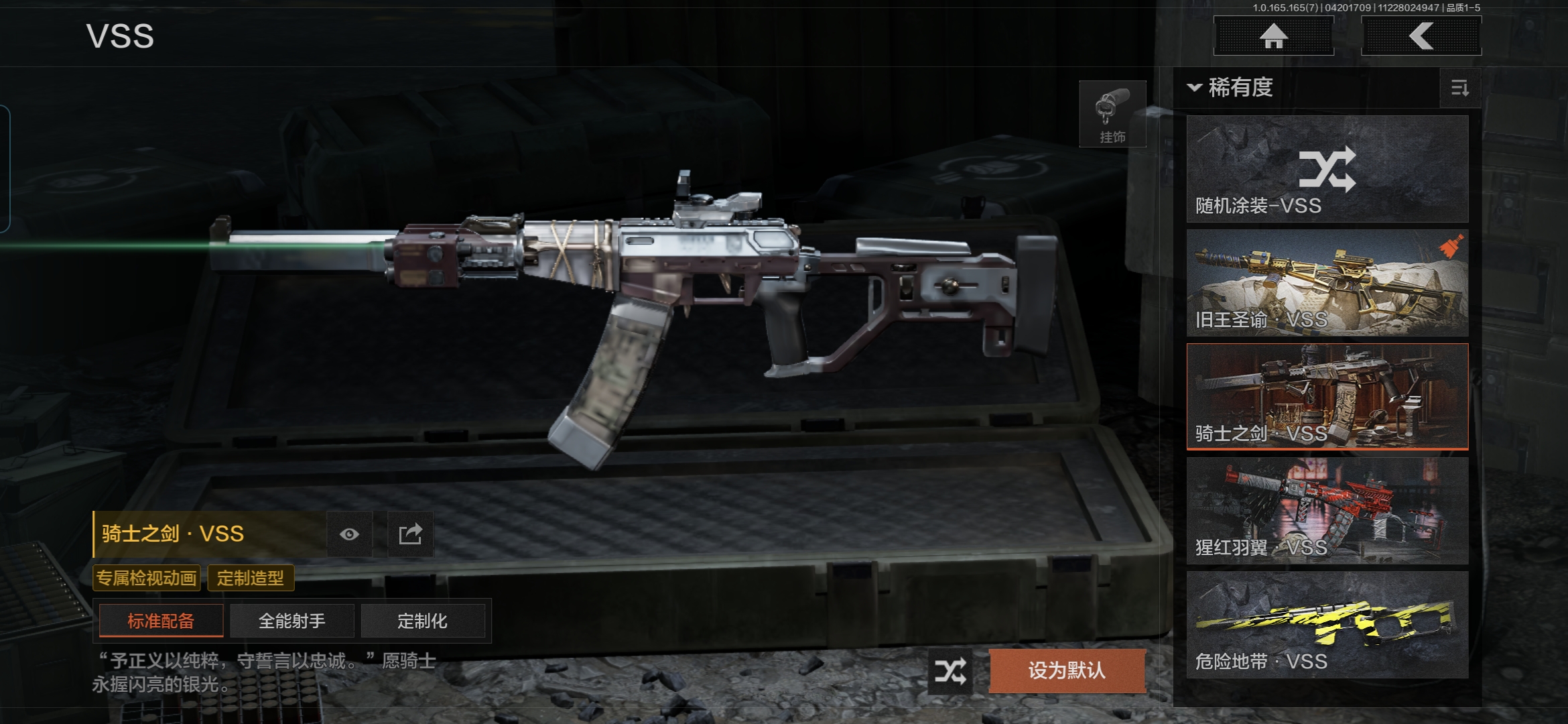
Task: View the 专属检视动画 tag
Action: [147, 578]
